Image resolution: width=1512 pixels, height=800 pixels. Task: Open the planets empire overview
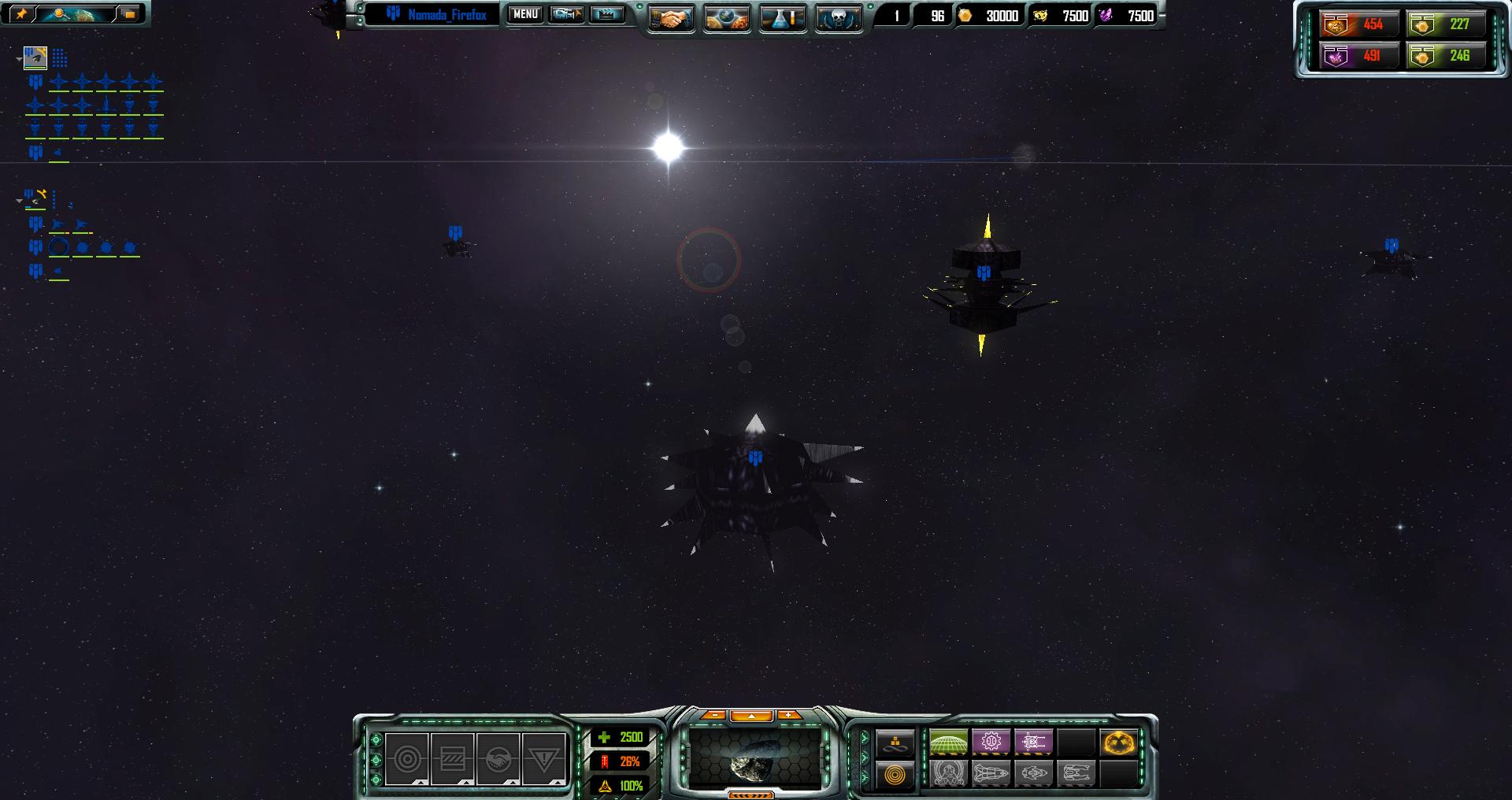pos(727,18)
